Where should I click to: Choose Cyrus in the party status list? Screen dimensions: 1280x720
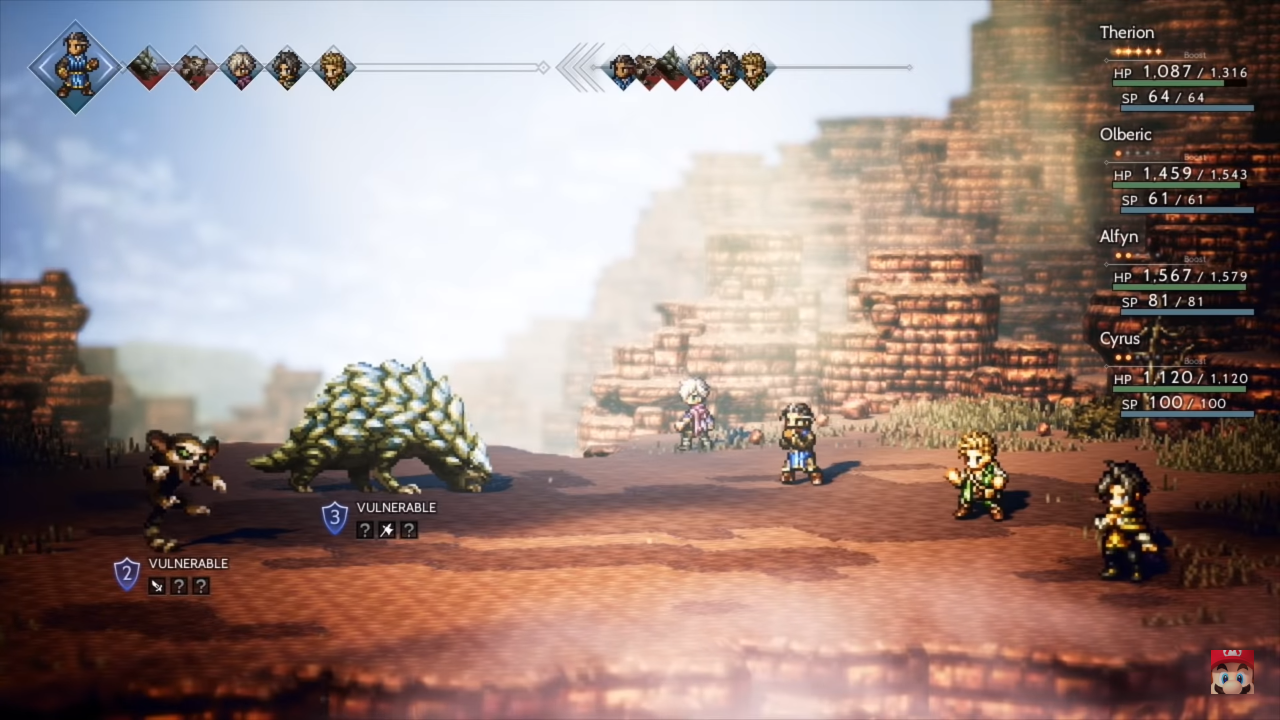pyautogui.click(x=1120, y=338)
